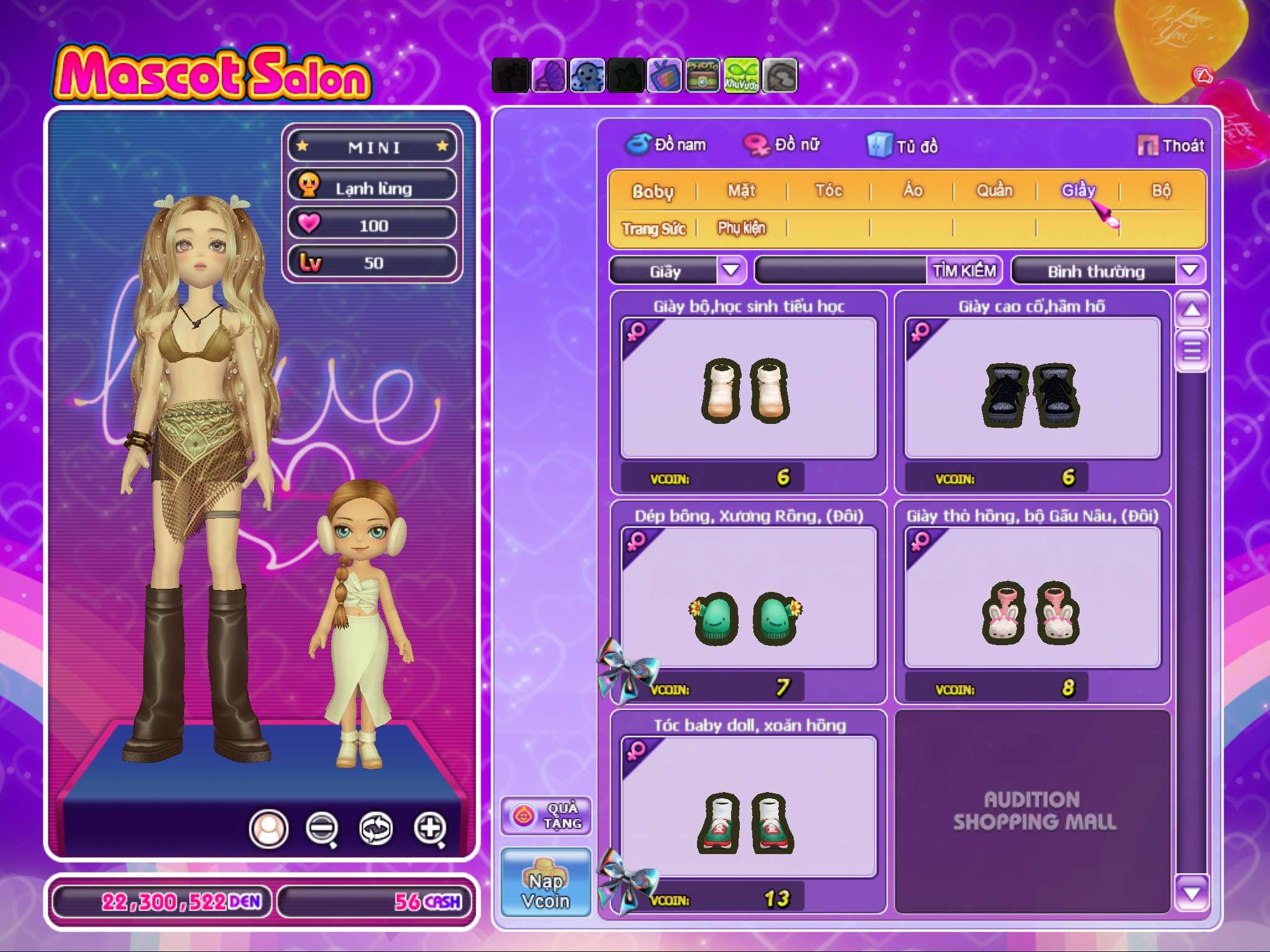Select the Phụ kiện category
Image resolution: width=1270 pixels, height=952 pixels.
742,229
